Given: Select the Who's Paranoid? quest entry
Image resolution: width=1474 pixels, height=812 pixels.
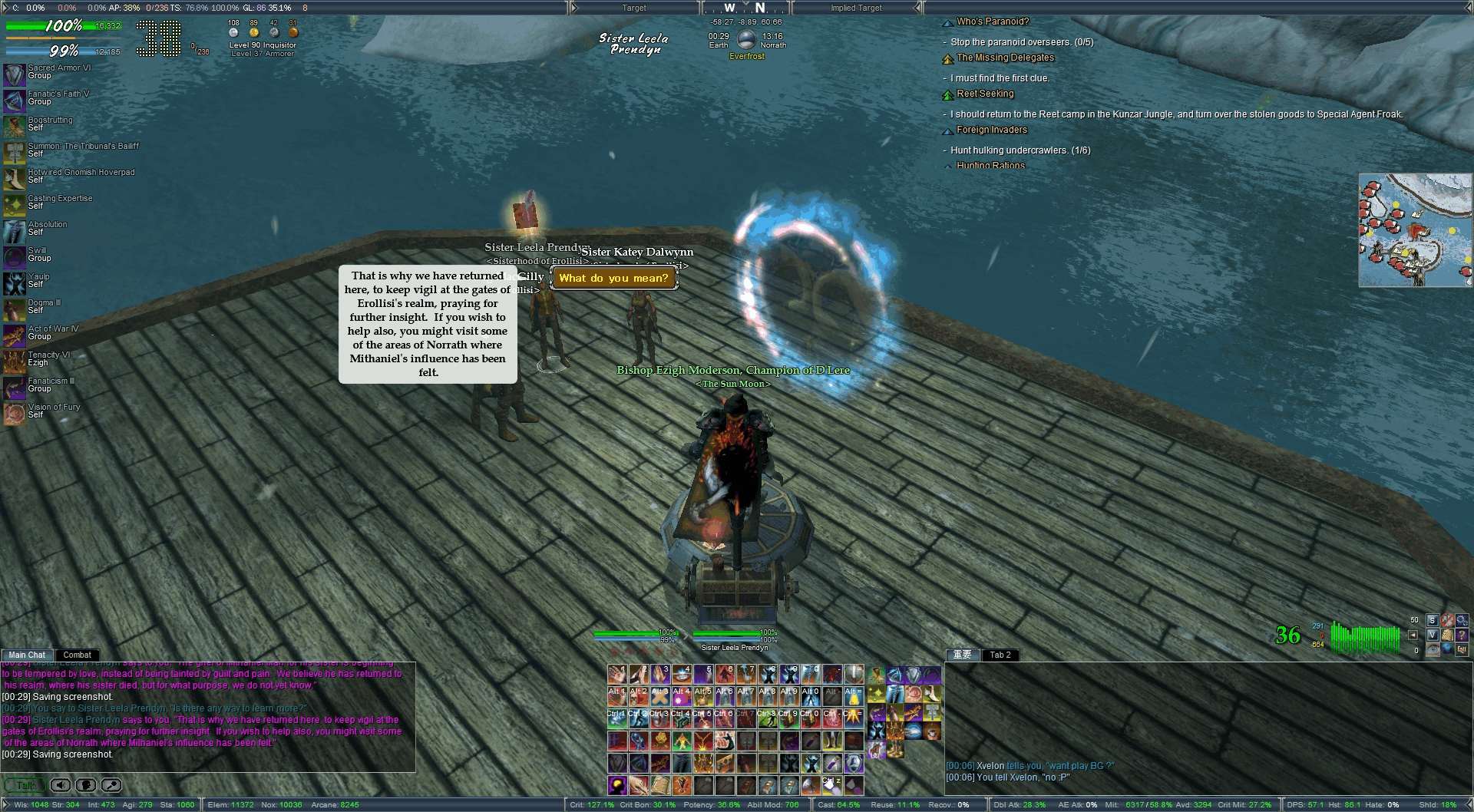Looking at the screenshot, I should [992, 21].
